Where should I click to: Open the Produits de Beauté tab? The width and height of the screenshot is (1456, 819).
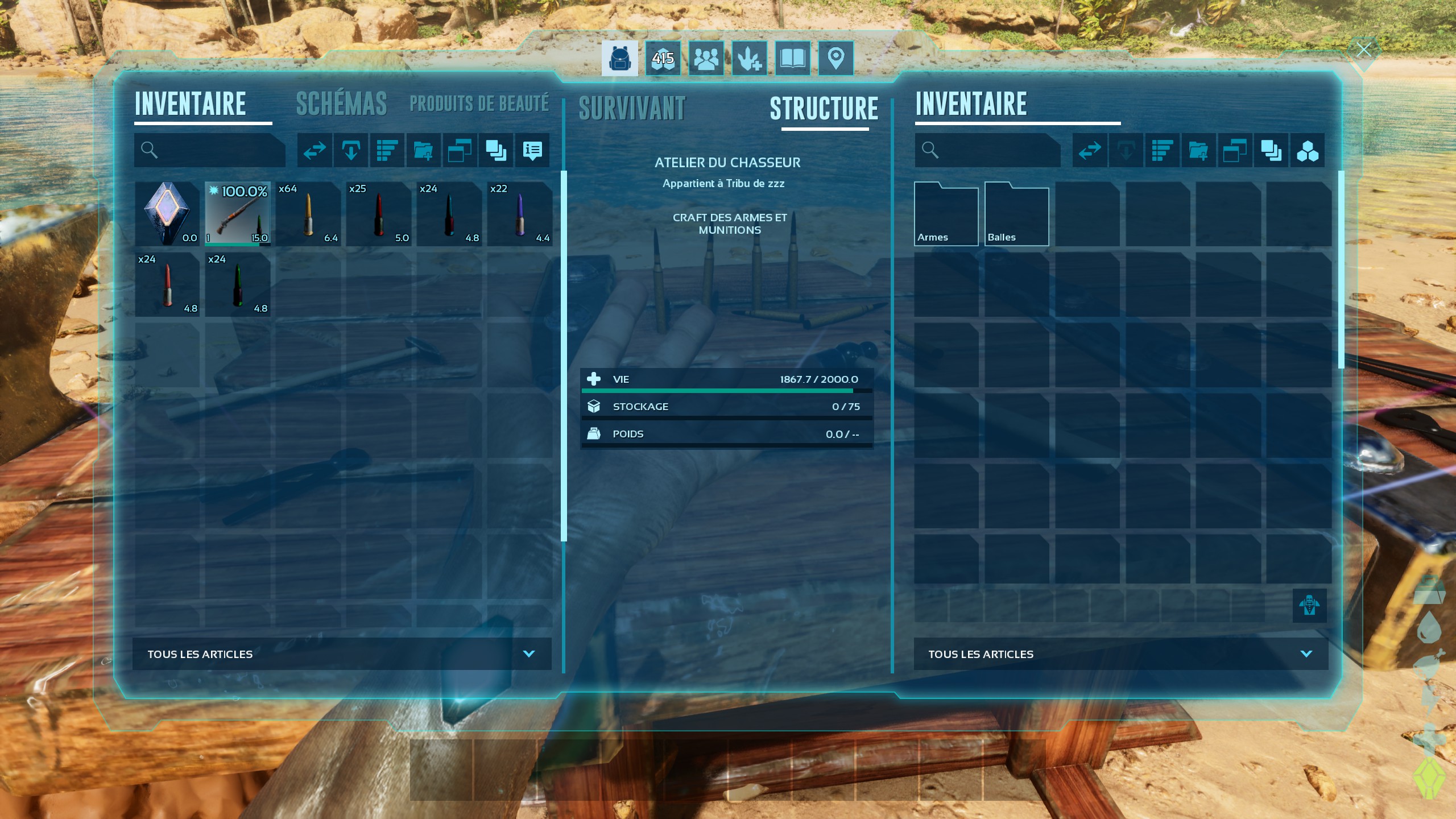[x=479, y=104]
